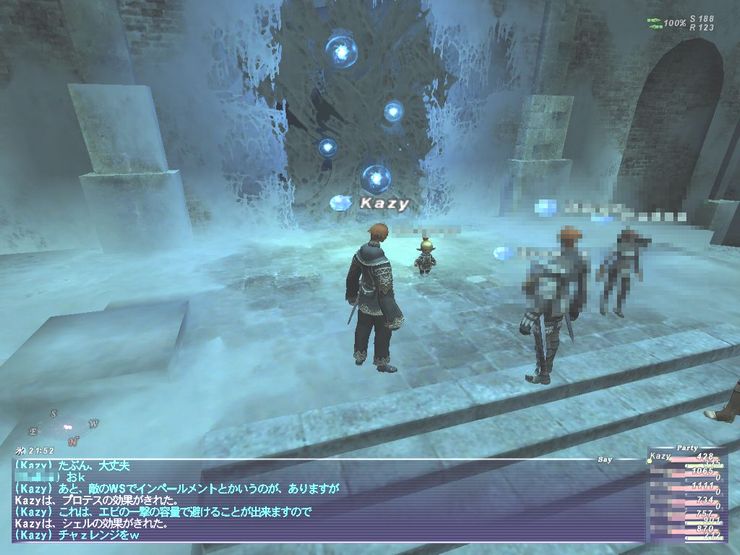This screenshot has height=555, width=740.
Task: Click the compass with the N-E-S-W letters
Action: click(x=62, y=425)
